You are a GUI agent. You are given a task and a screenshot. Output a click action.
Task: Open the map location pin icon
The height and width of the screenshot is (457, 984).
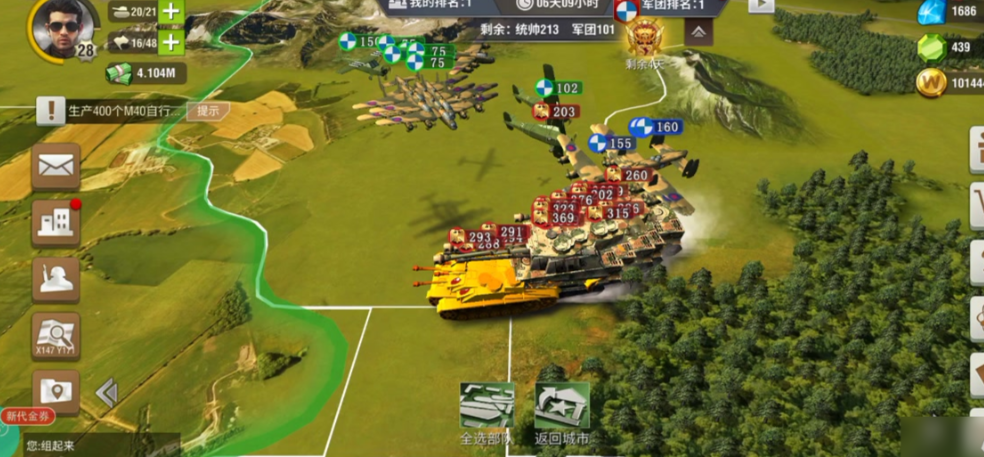(56, 390)
